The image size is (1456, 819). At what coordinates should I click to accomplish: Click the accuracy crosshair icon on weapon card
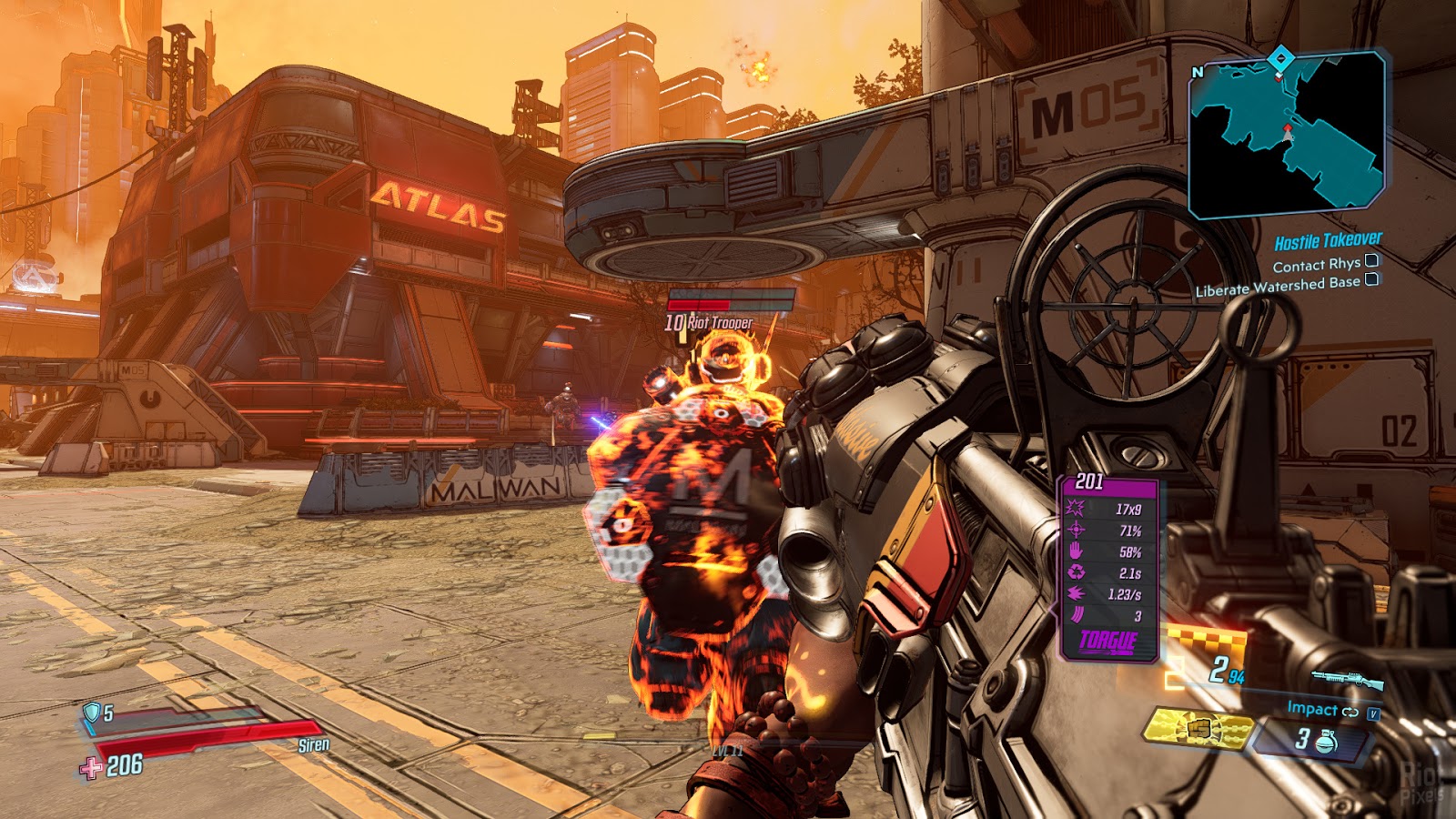tap(1075, 530)
